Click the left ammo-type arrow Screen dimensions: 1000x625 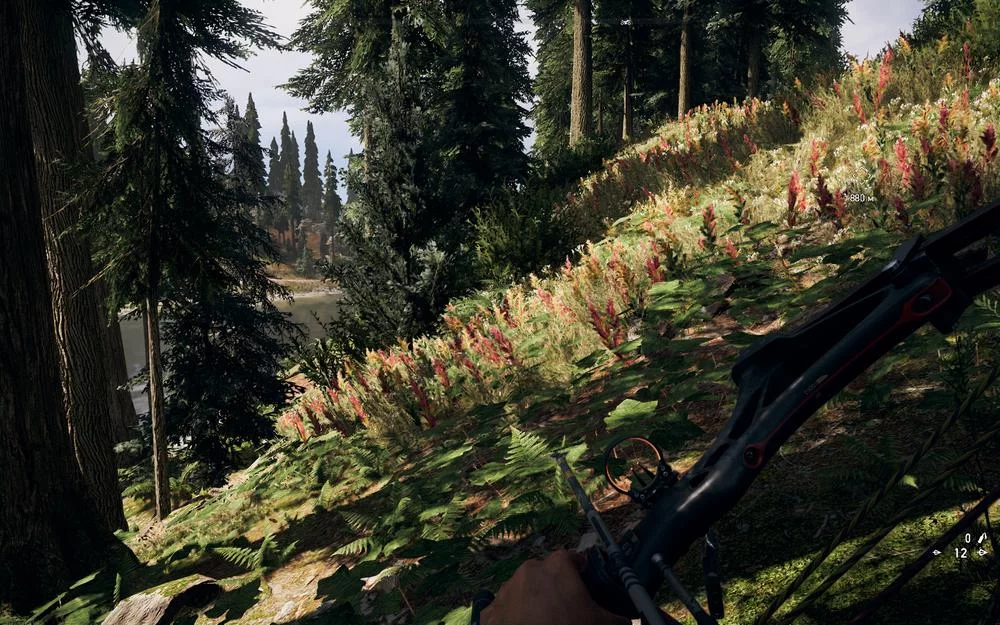(937, 552)
